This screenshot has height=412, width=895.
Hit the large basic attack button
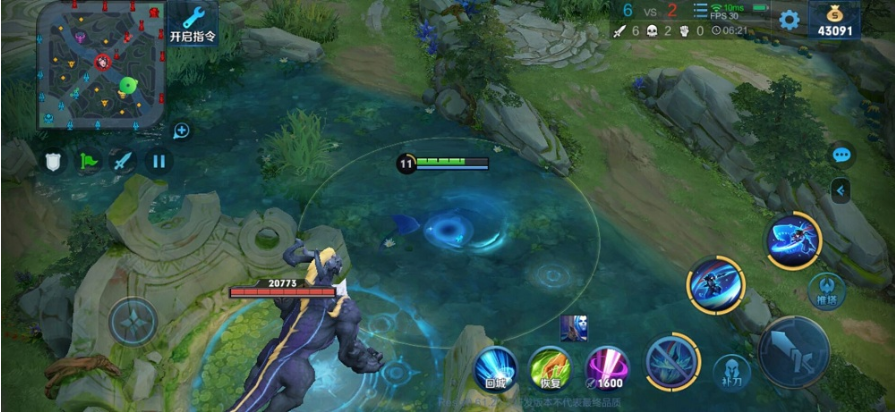click(x=793, y=352)
